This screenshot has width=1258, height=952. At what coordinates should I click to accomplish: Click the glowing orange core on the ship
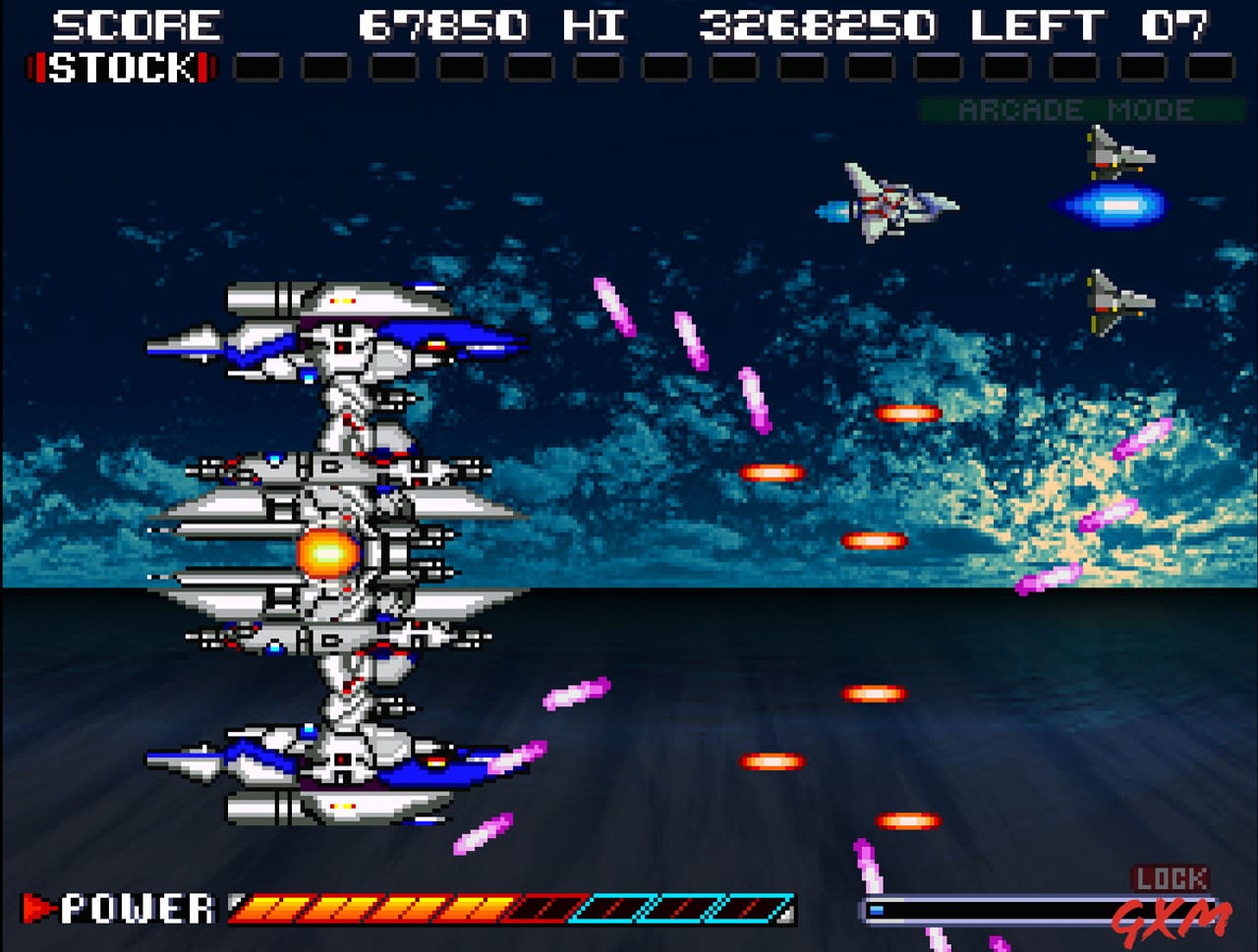329,550
